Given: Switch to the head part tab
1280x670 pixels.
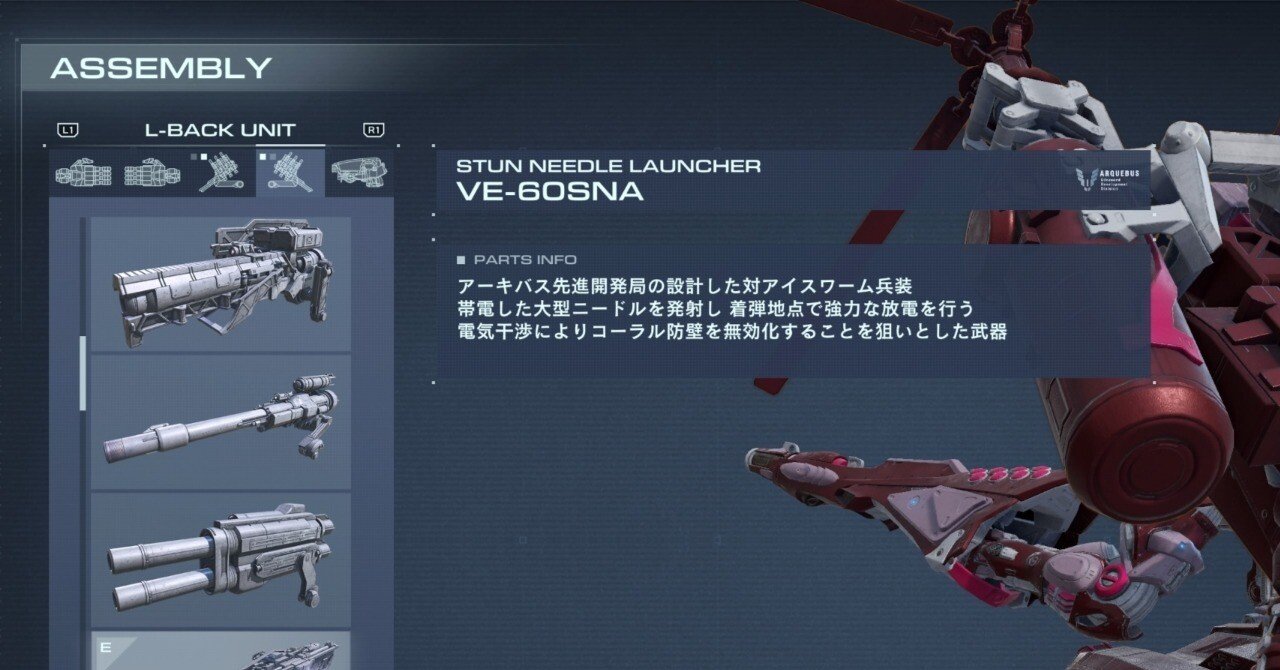Looking at the screenshot, I should (360, 174).
